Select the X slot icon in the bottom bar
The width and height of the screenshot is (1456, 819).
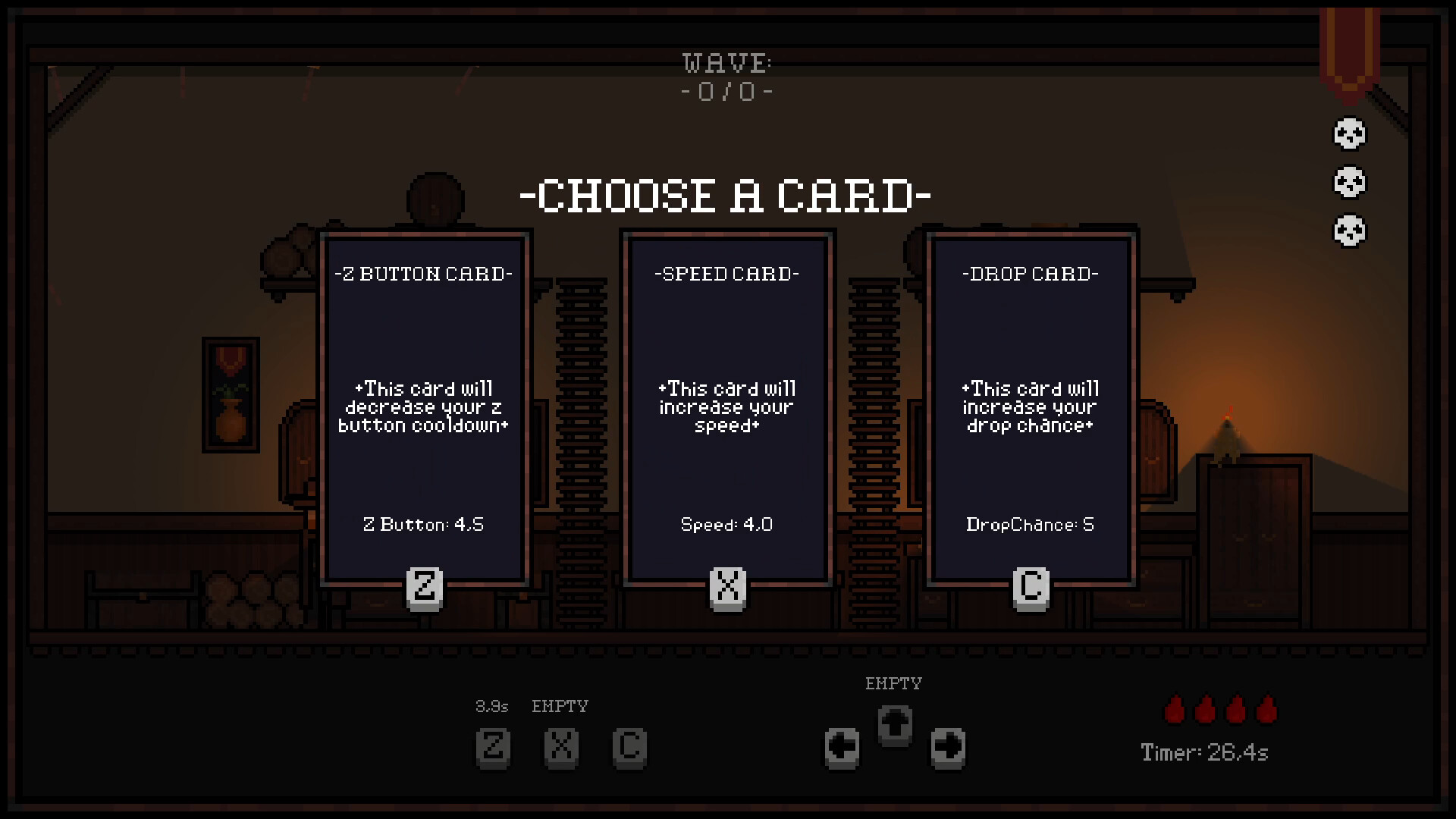pos(562,748)
